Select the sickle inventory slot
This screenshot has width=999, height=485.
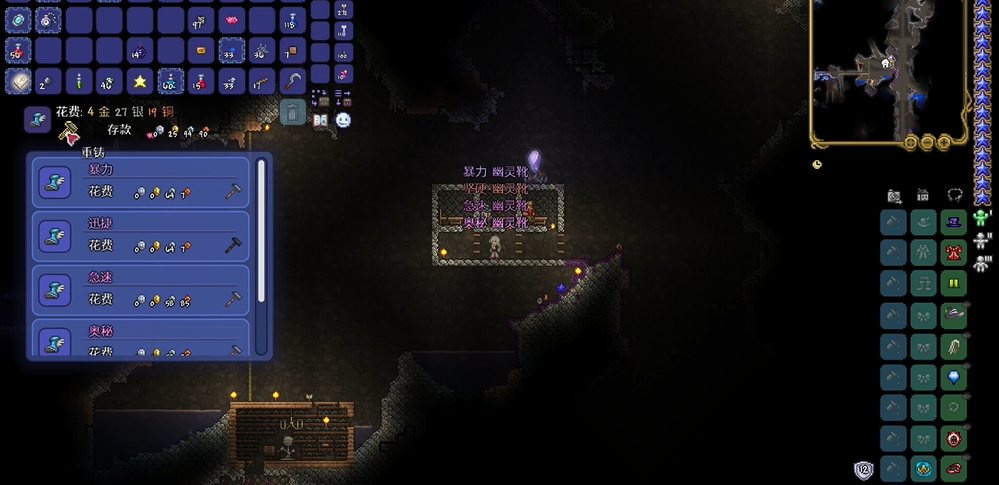pos(293,81)
